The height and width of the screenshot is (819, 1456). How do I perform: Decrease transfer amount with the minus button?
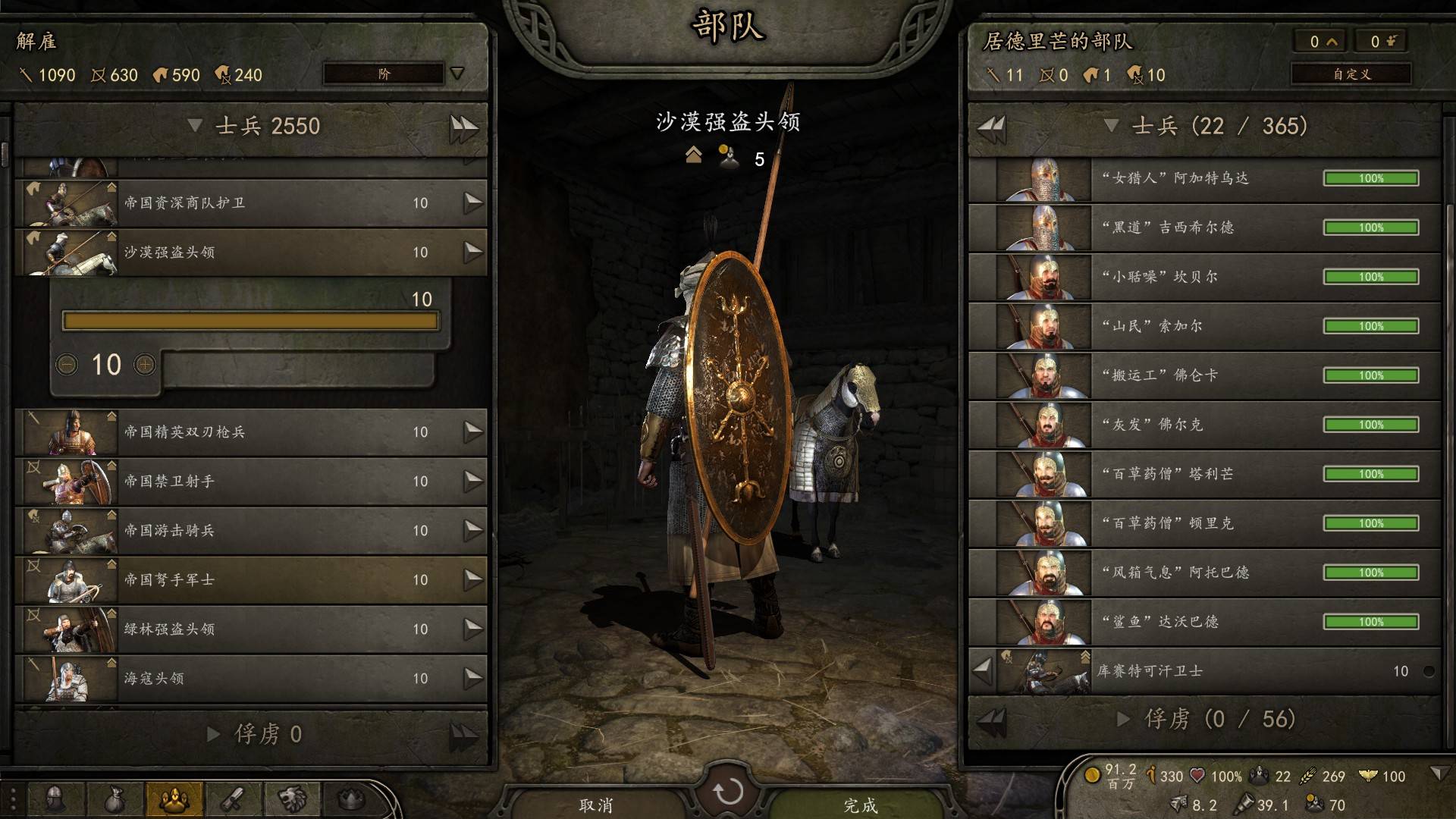click(x=67, y=366)
